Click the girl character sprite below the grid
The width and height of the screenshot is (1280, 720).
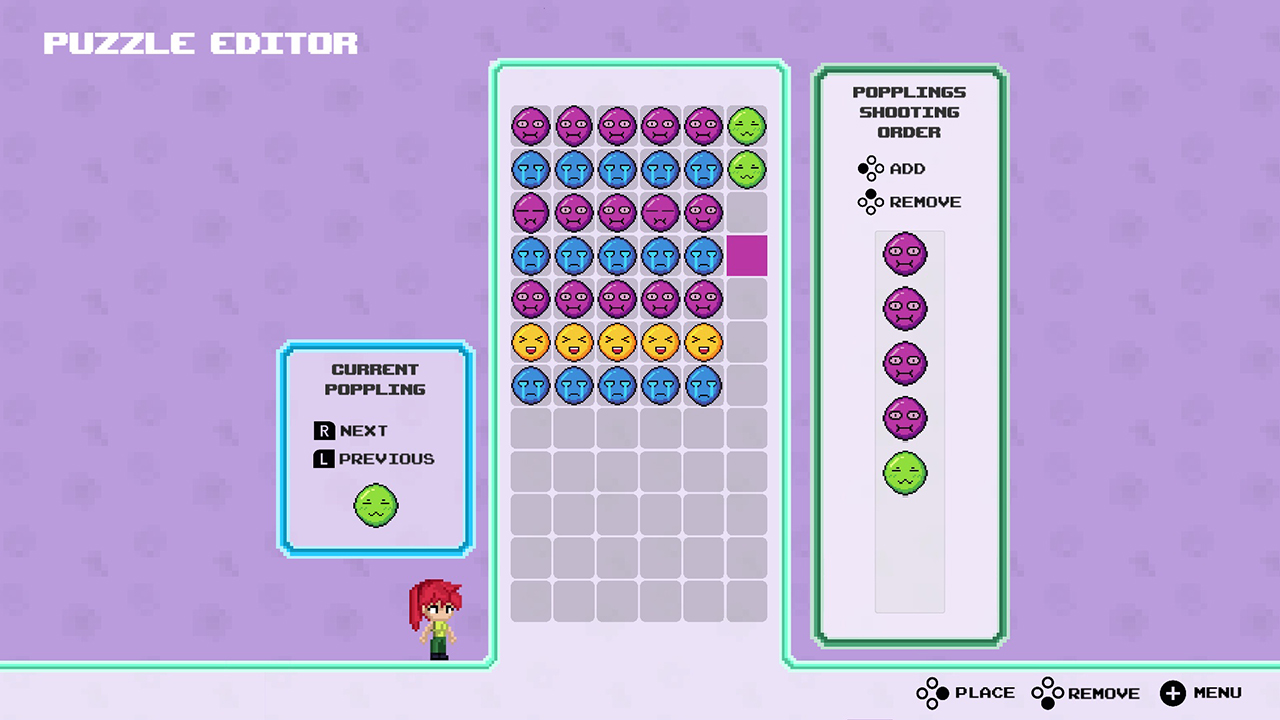pos(437,618)
